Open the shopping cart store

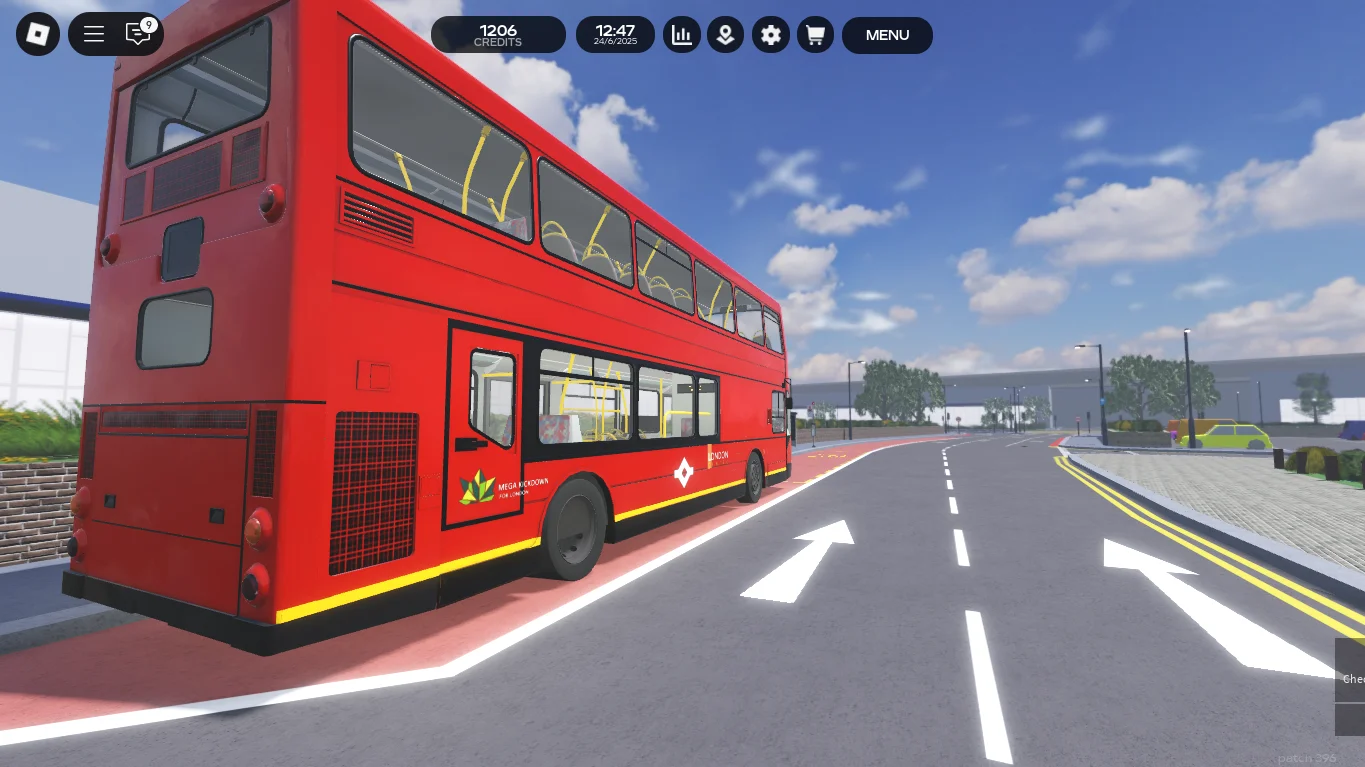point(815,35)
